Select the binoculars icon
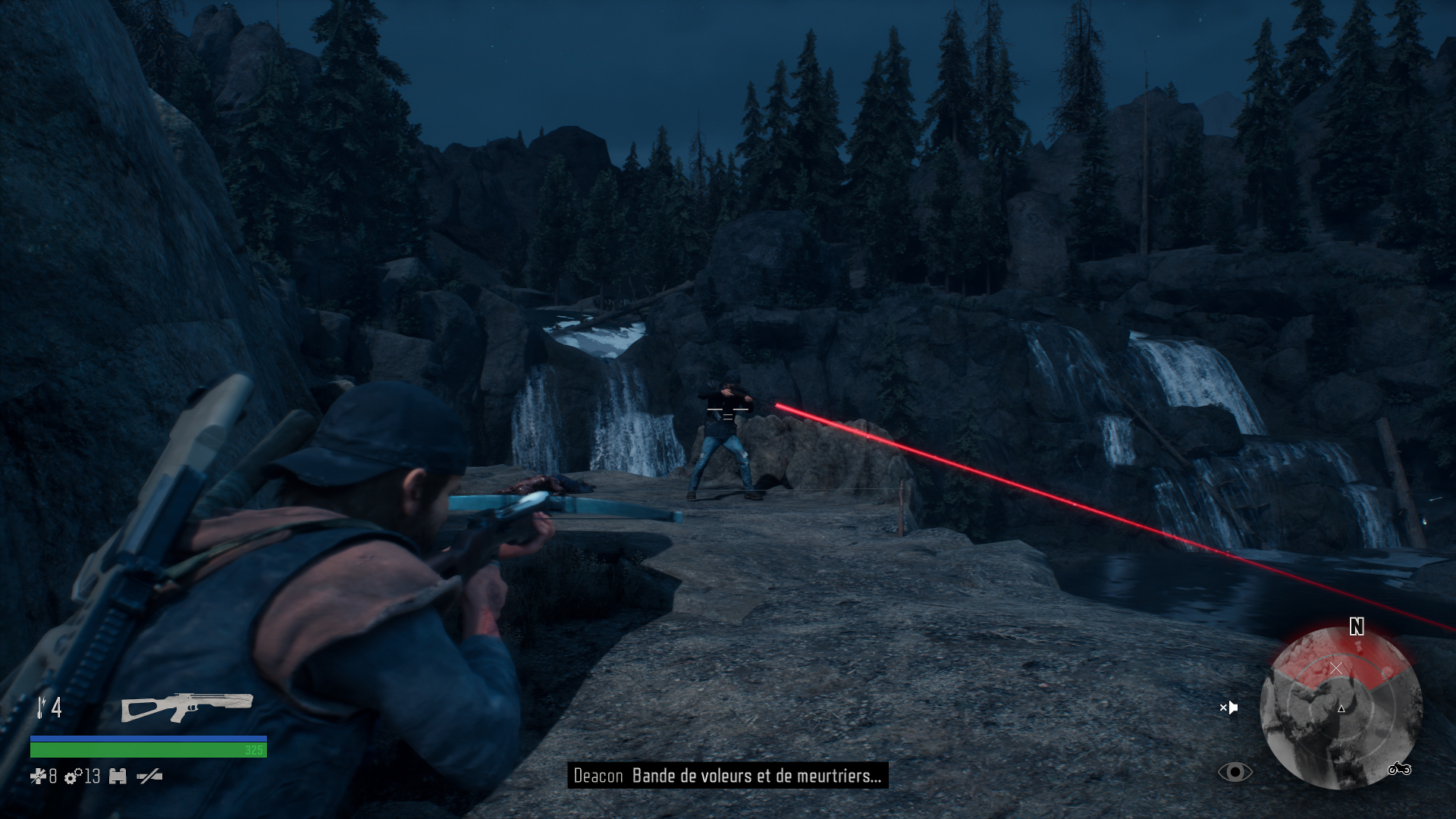 (118, 777)
